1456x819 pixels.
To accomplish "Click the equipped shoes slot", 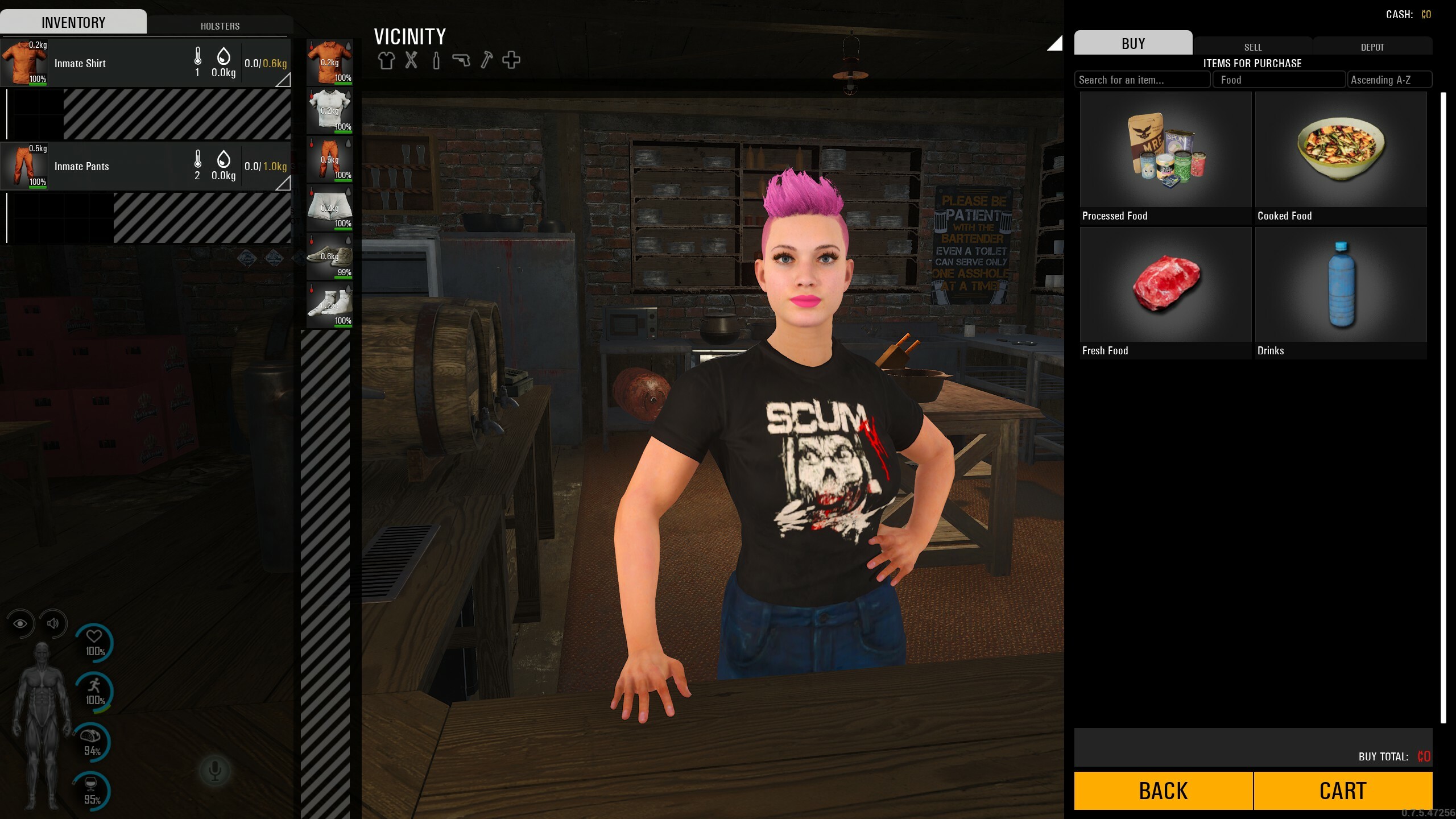I will (x=330, y=257).
